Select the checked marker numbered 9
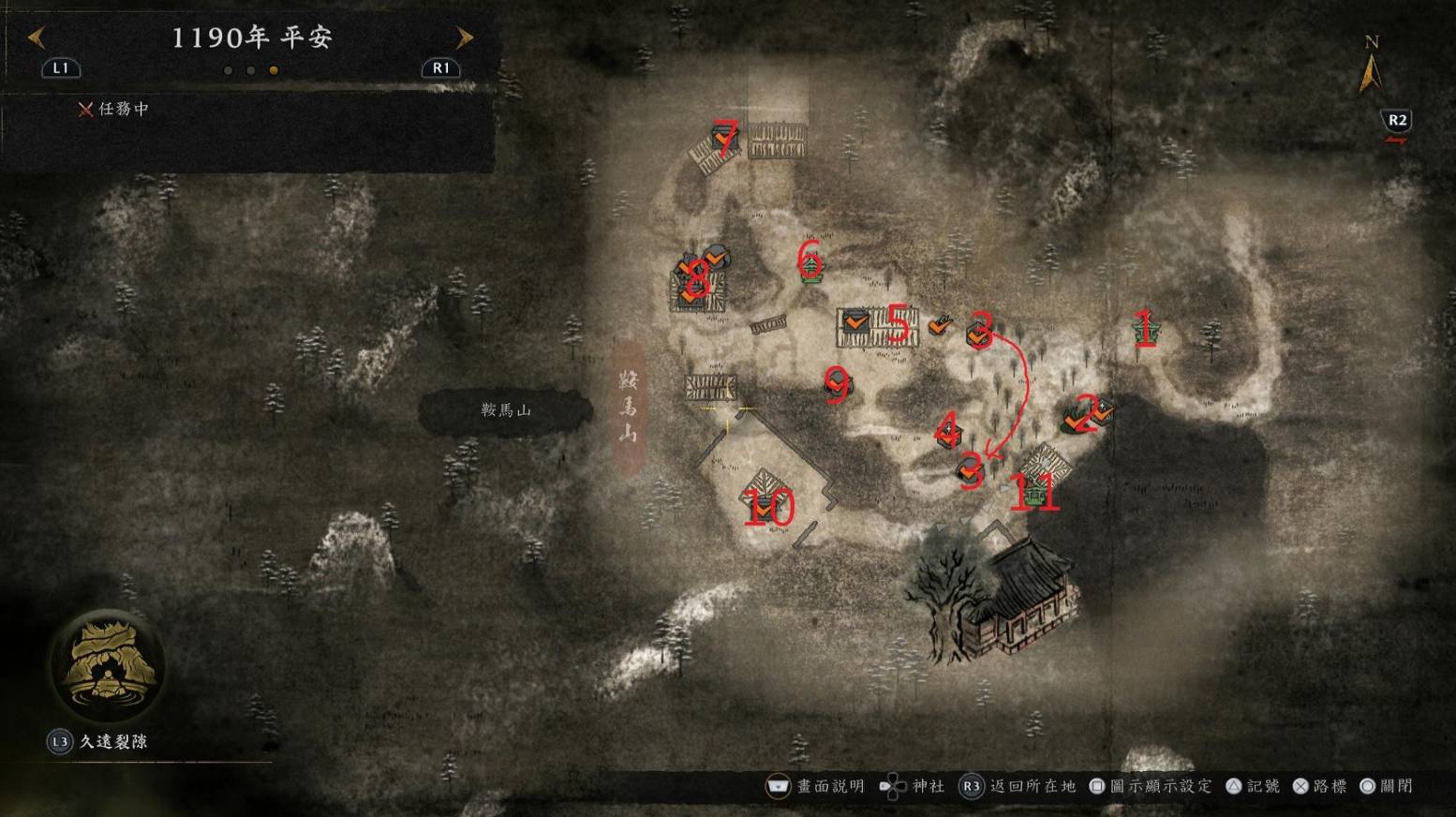Screen dimensions: 1456x817 (x=836, y=382)
